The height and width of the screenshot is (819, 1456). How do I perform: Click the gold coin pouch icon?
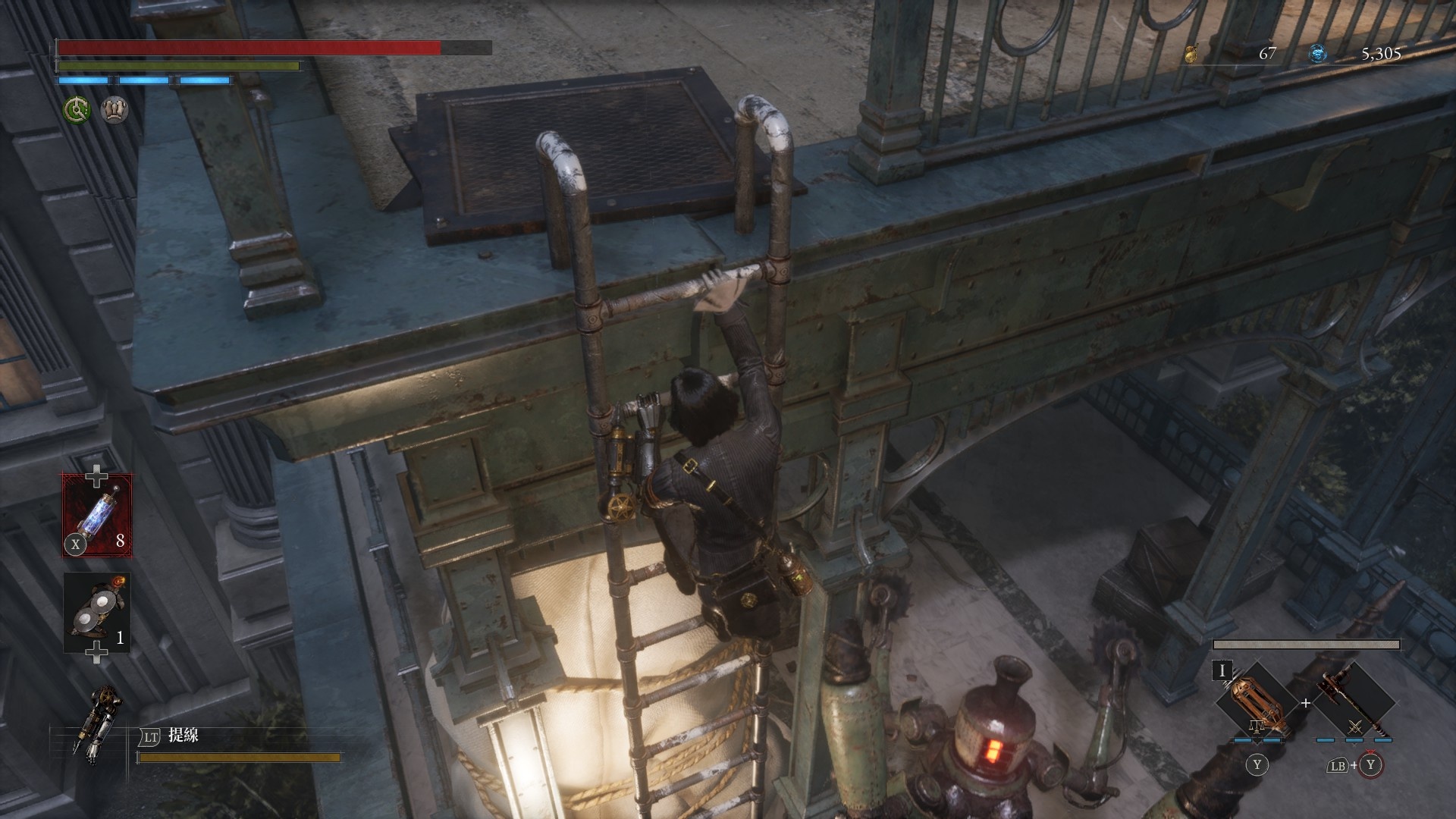(1194, 53)
